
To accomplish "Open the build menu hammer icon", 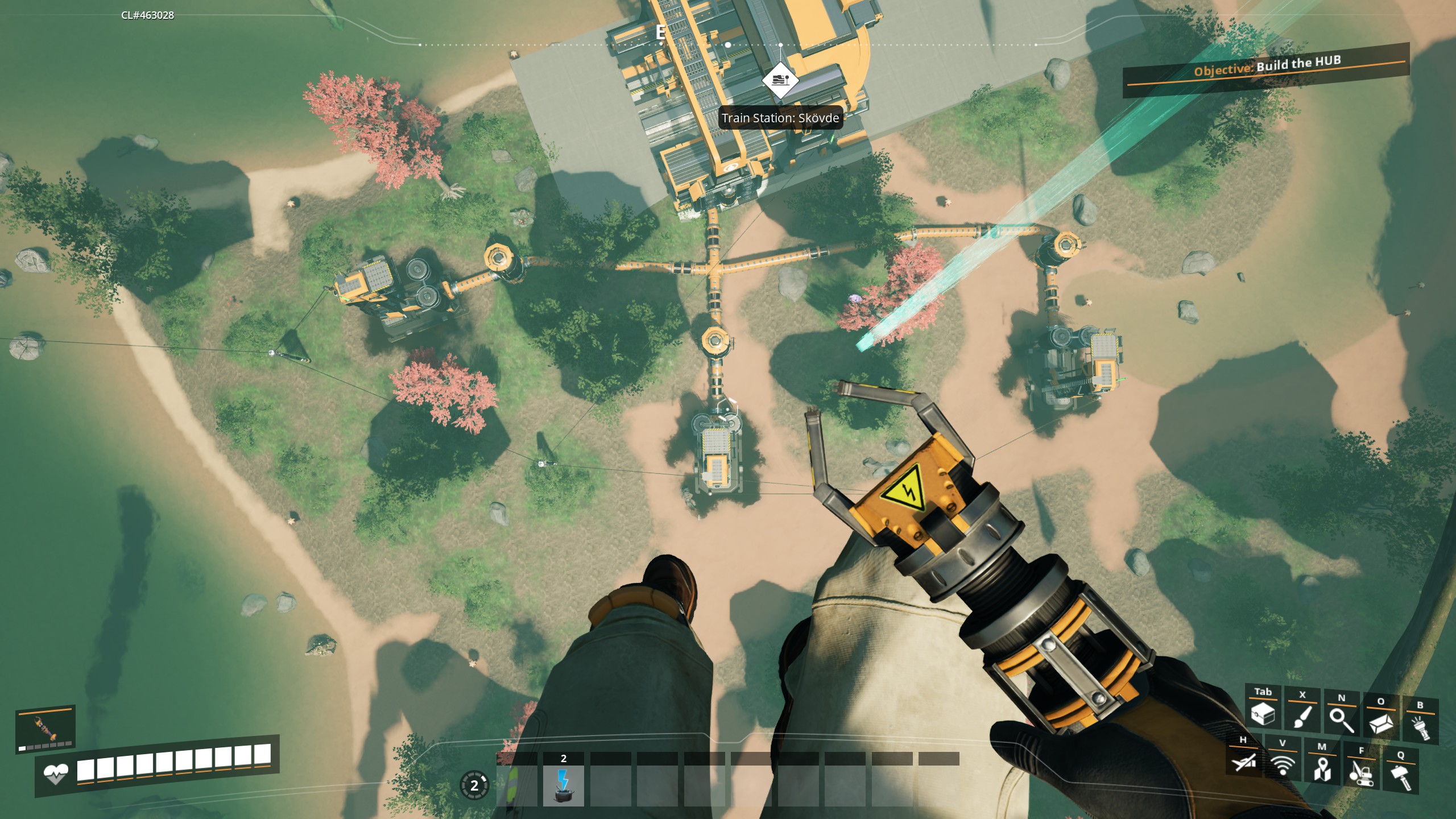I will pos(1400,776).
